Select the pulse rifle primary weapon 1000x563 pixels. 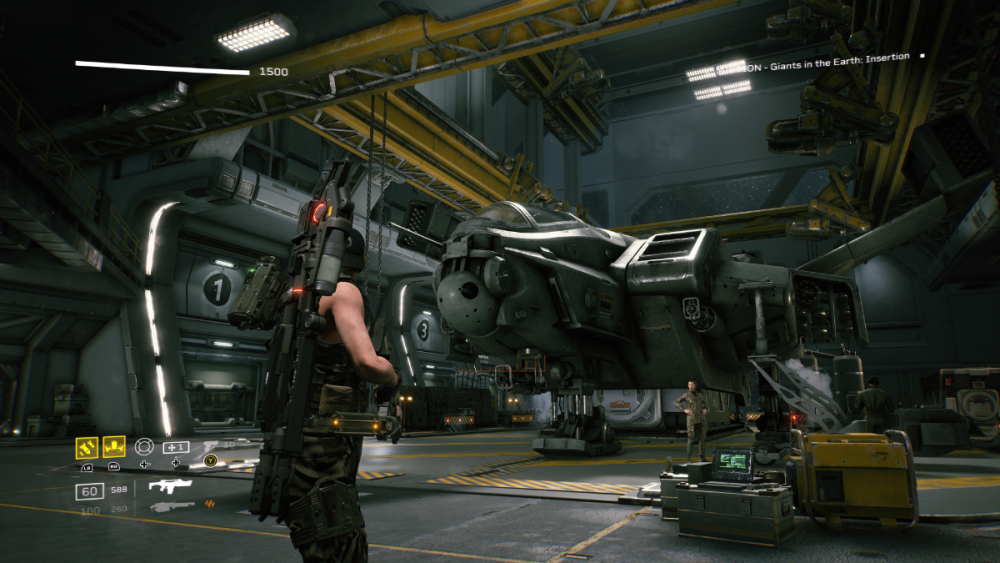[x=170, y=487]
